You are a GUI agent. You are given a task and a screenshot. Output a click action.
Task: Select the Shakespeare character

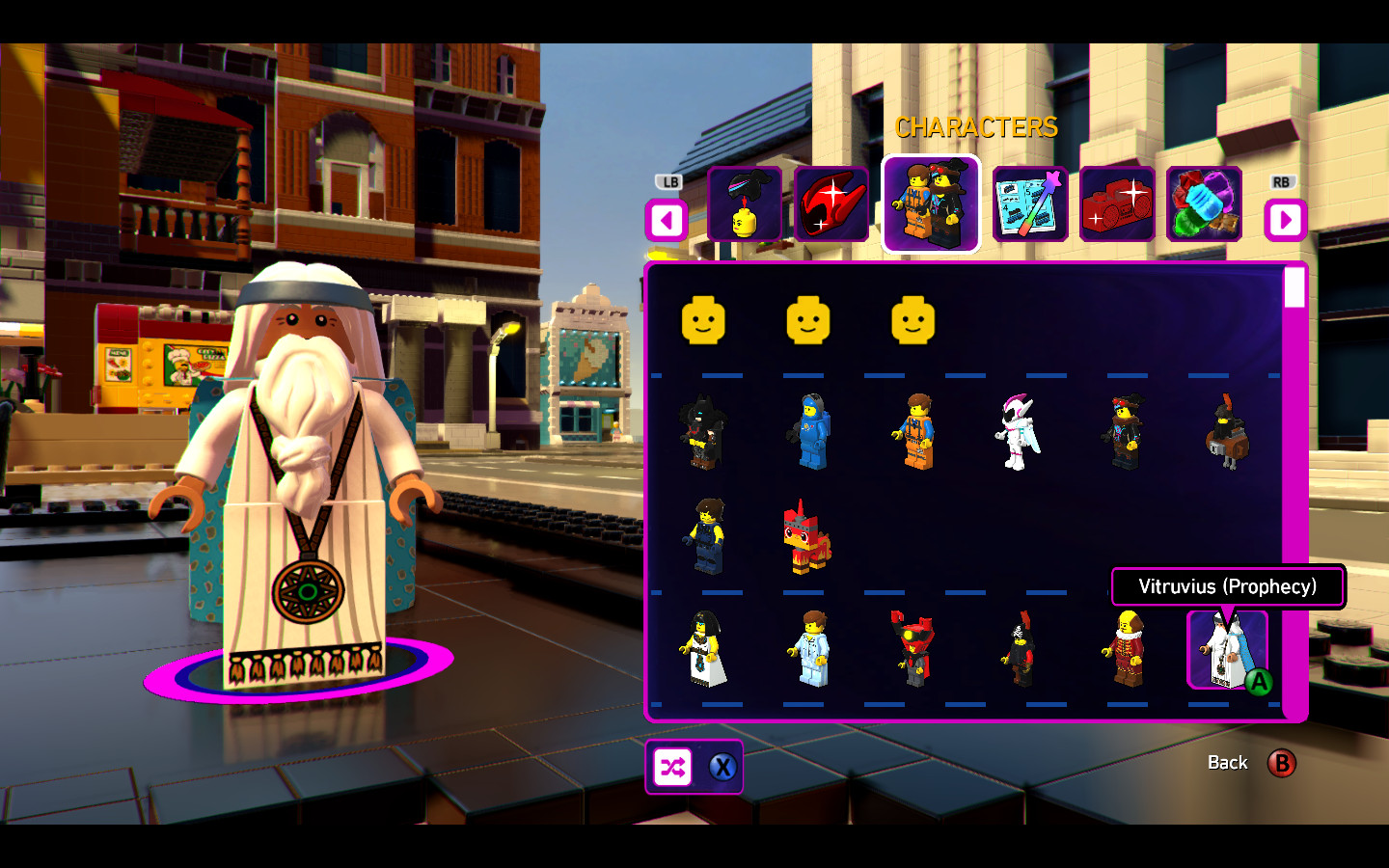click(1128, 651)
